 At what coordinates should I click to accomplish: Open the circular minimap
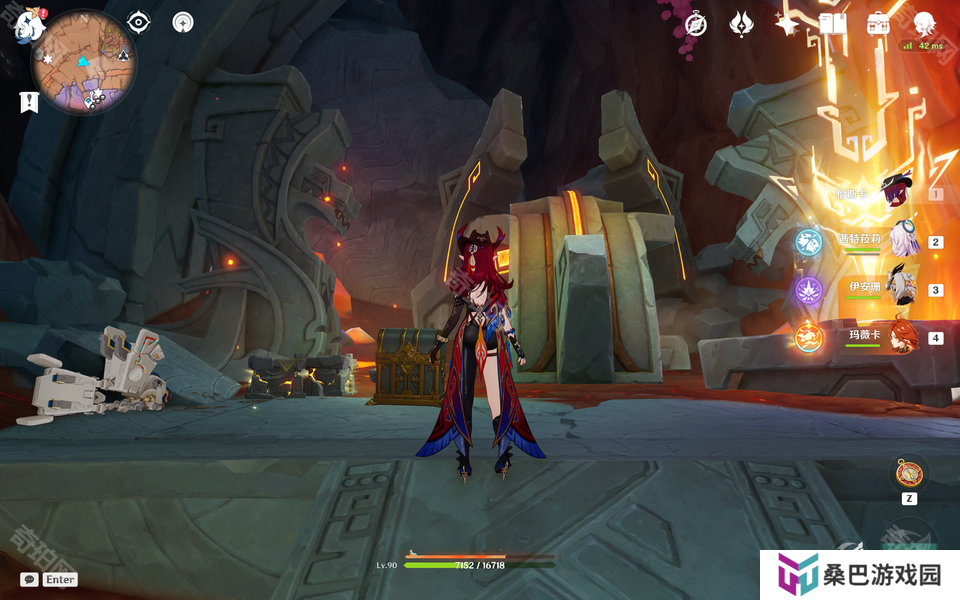[84, 62]
